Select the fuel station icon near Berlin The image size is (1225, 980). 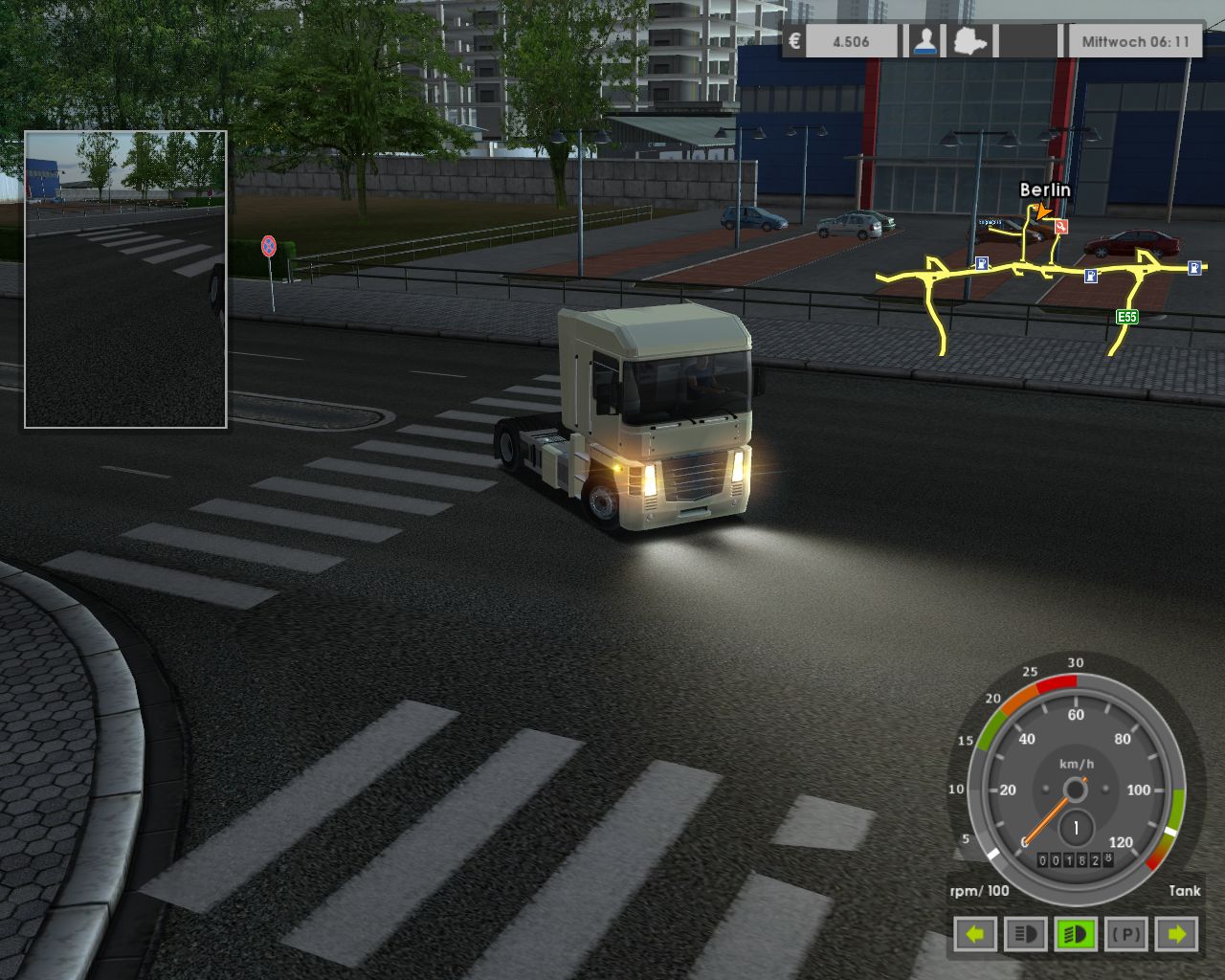pyautogui.click(x=982, y=263)
